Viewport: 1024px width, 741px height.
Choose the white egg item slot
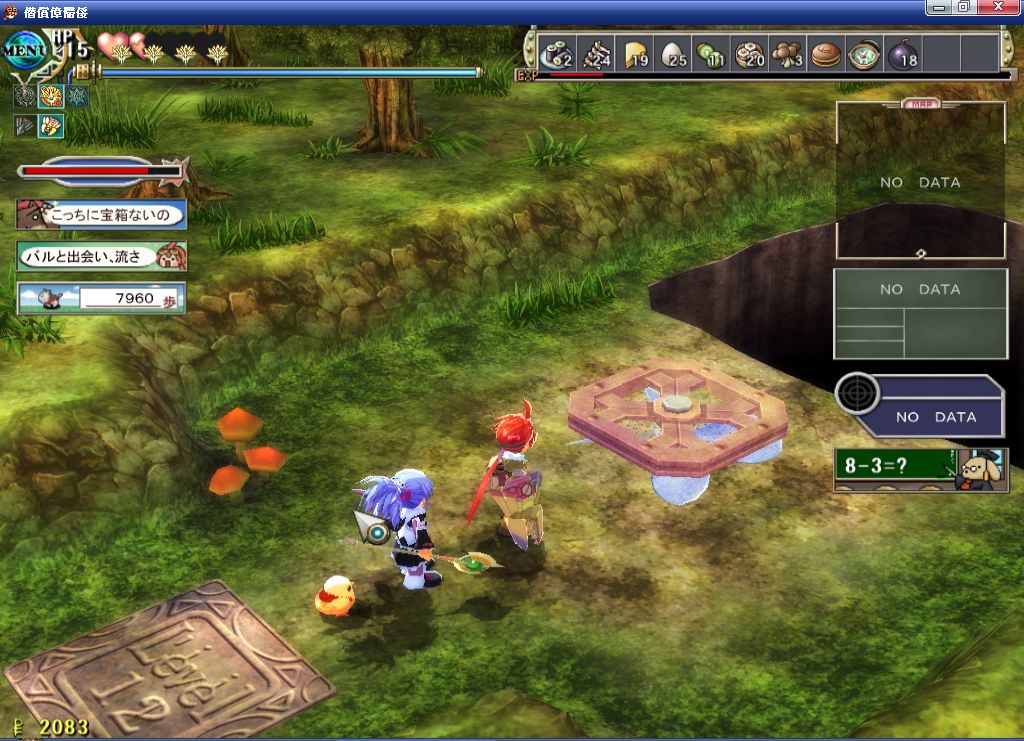pyautogui.click(x=673, y=54)
